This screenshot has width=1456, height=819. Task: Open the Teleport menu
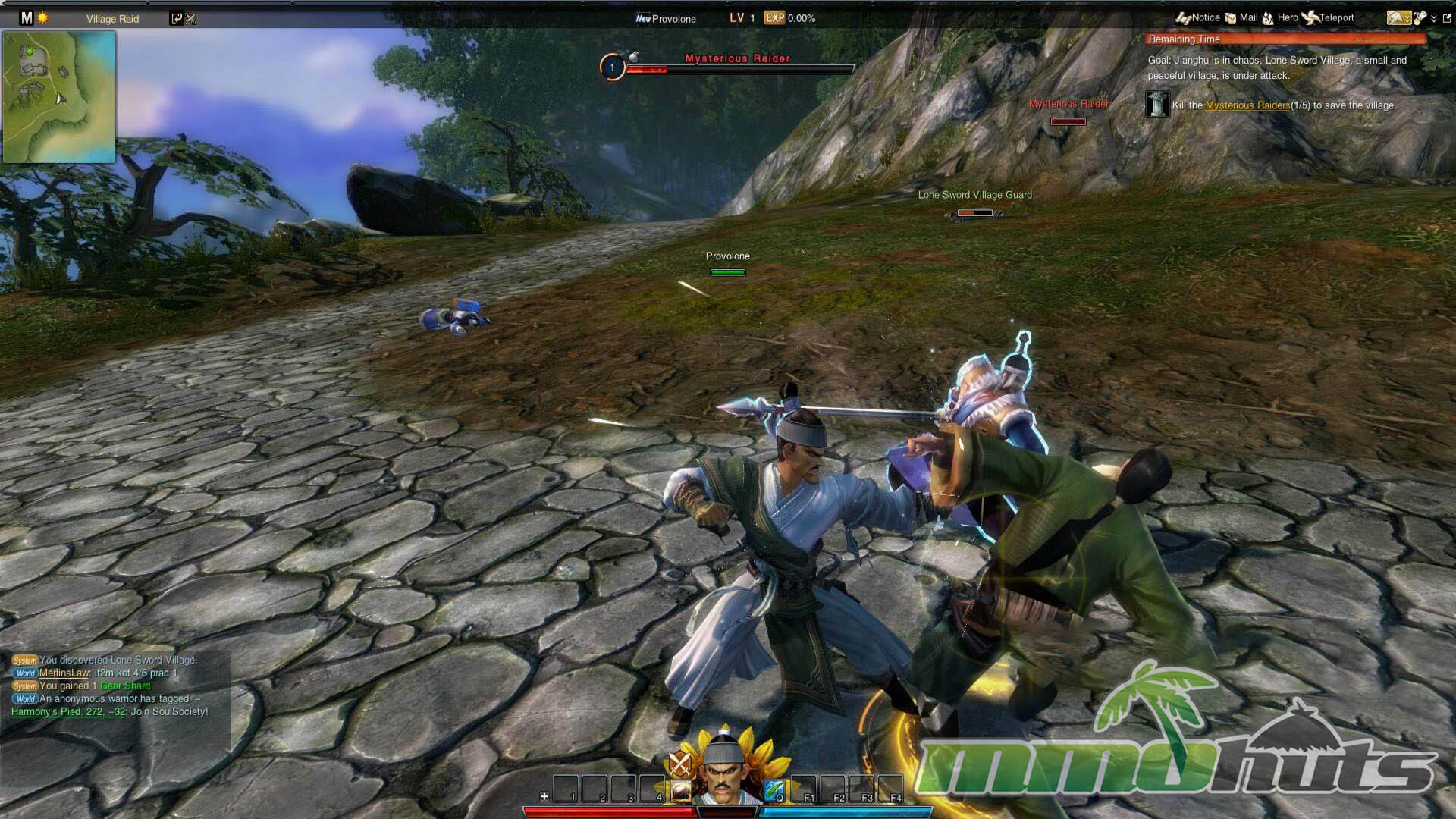pos(1328,17)
